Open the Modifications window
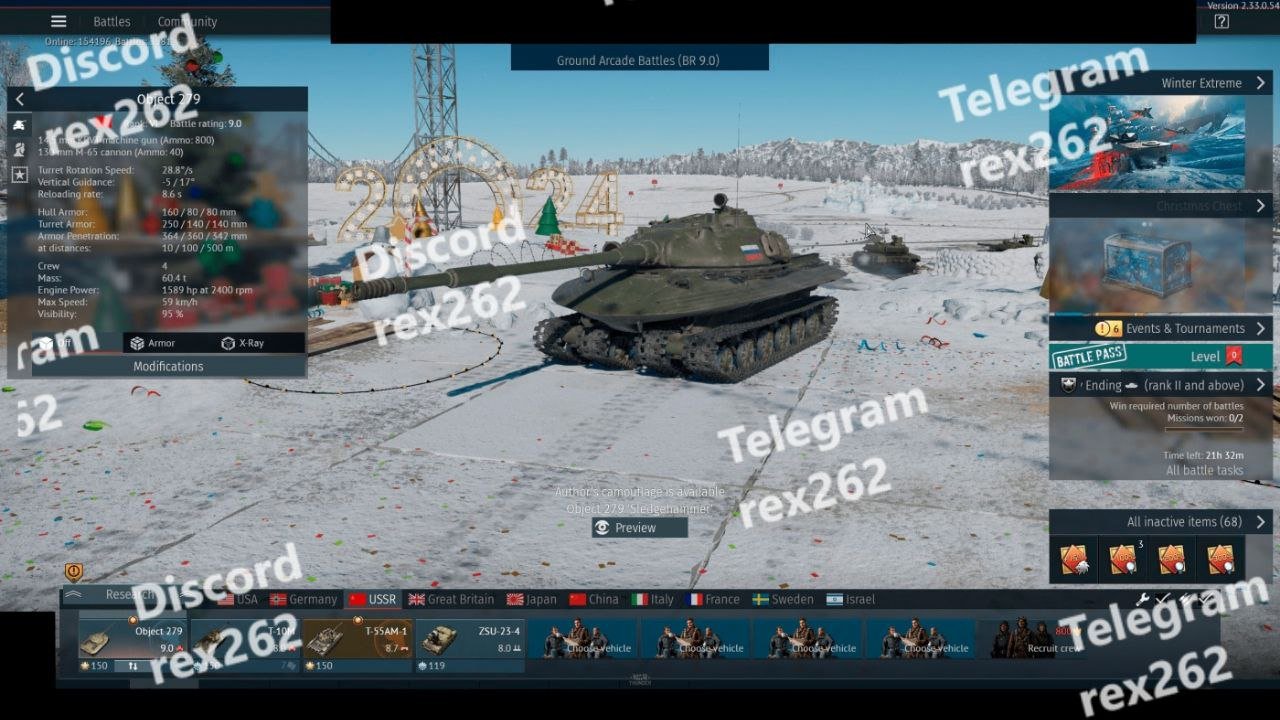1280x720 pixels. click(x=168, y=366)
